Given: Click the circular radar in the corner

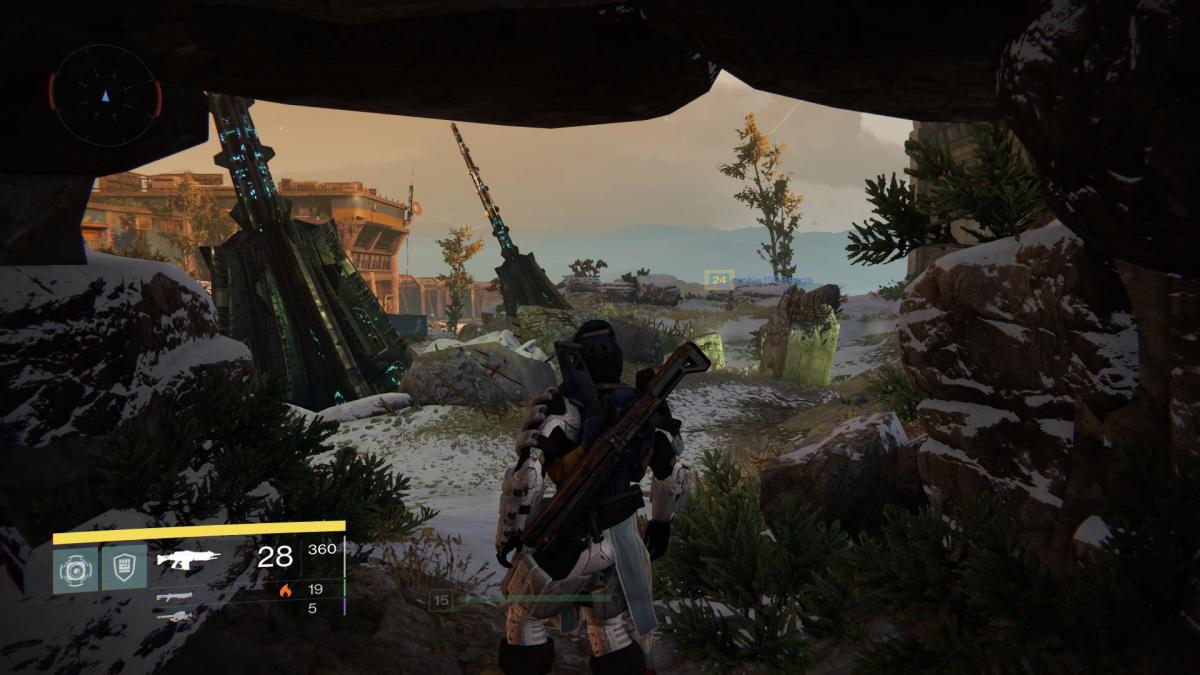Looking at the screenshot, I should point(105,95).
